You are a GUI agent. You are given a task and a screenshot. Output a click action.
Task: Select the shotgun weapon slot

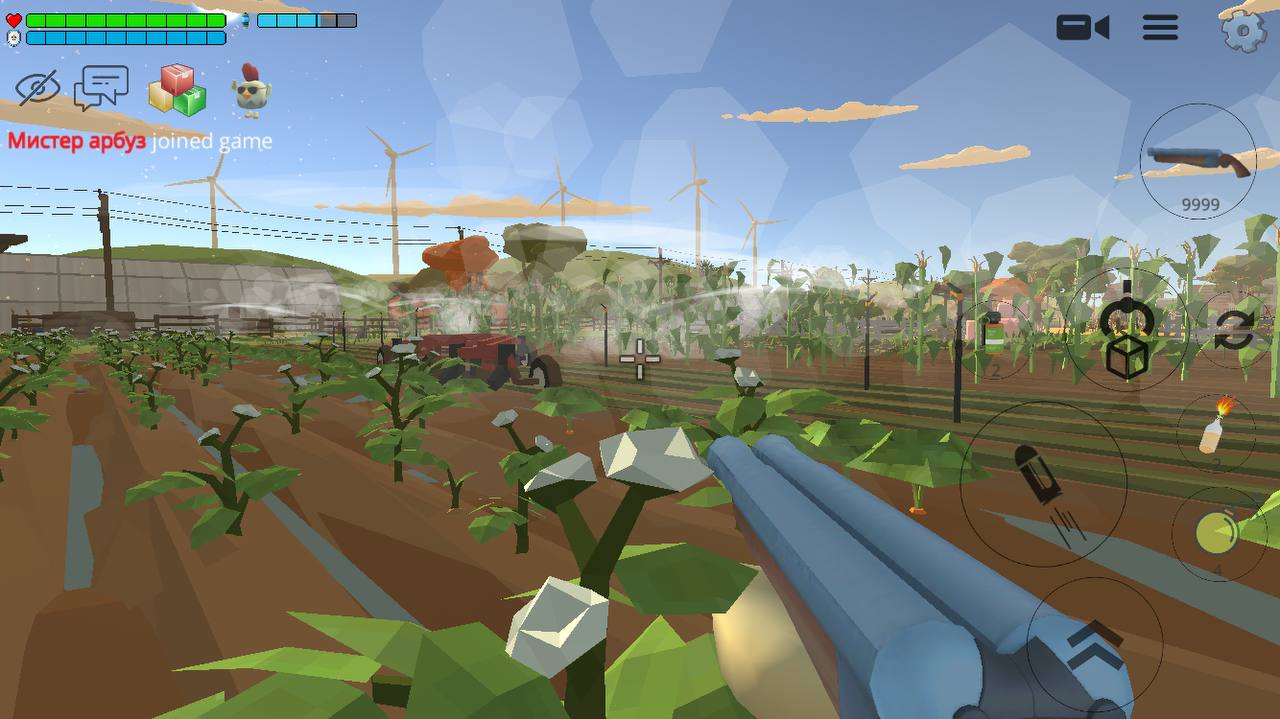(1198, 162)
